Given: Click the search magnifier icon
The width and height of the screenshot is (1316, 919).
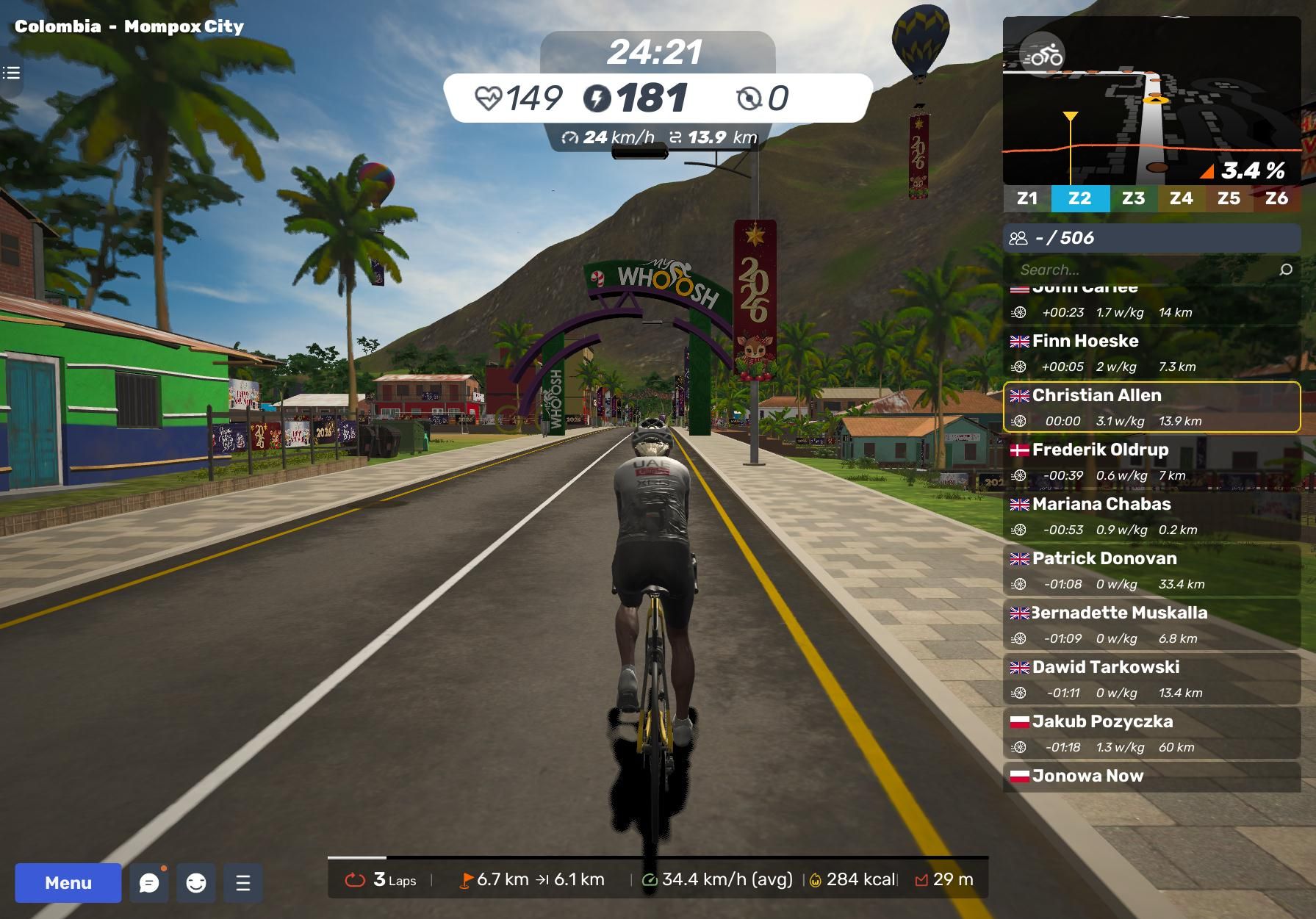Looking at the screenshot, I should 1286,270.
